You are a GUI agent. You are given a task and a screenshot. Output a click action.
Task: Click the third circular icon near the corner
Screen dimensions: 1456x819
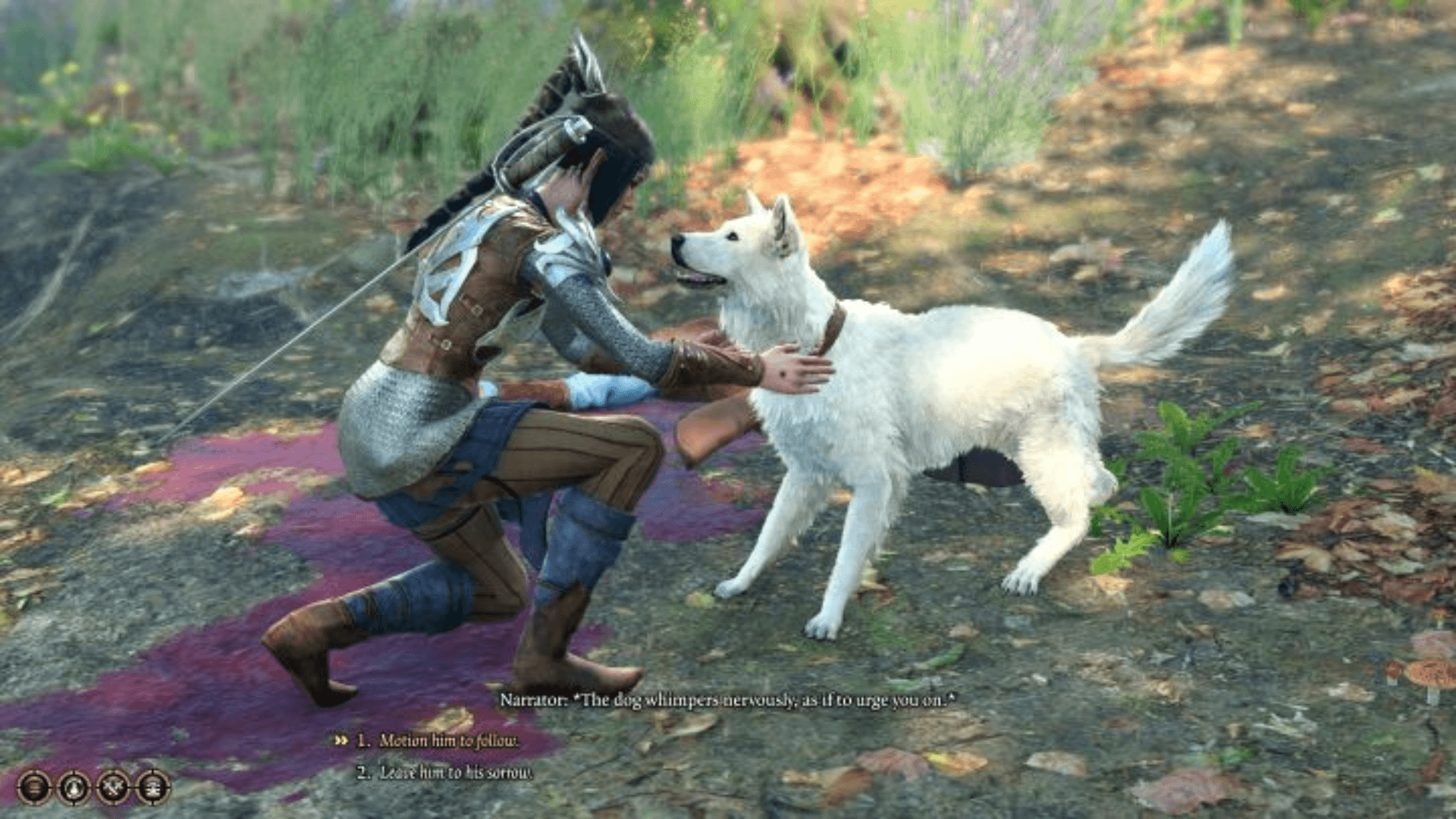[x=114, y=788]
